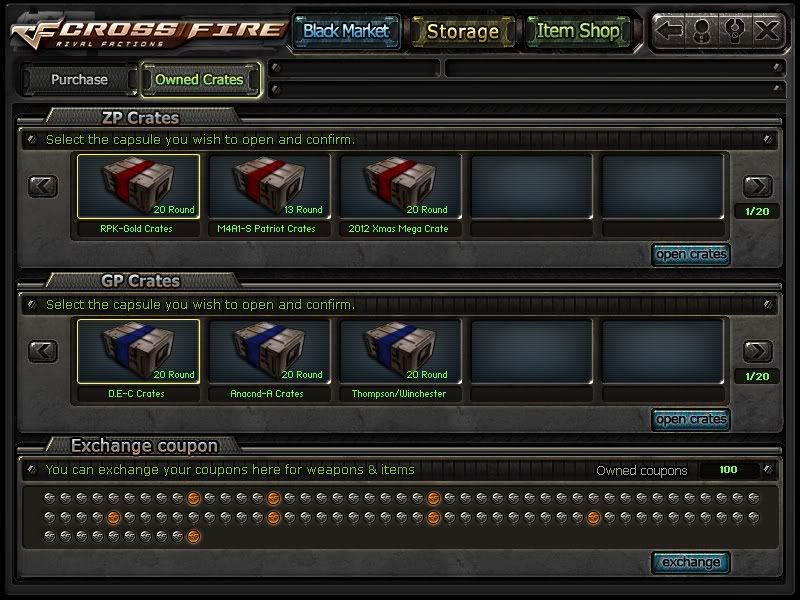Open the wrench settings icon
This screenshot has height=600, width=800.
coord(735,31)
